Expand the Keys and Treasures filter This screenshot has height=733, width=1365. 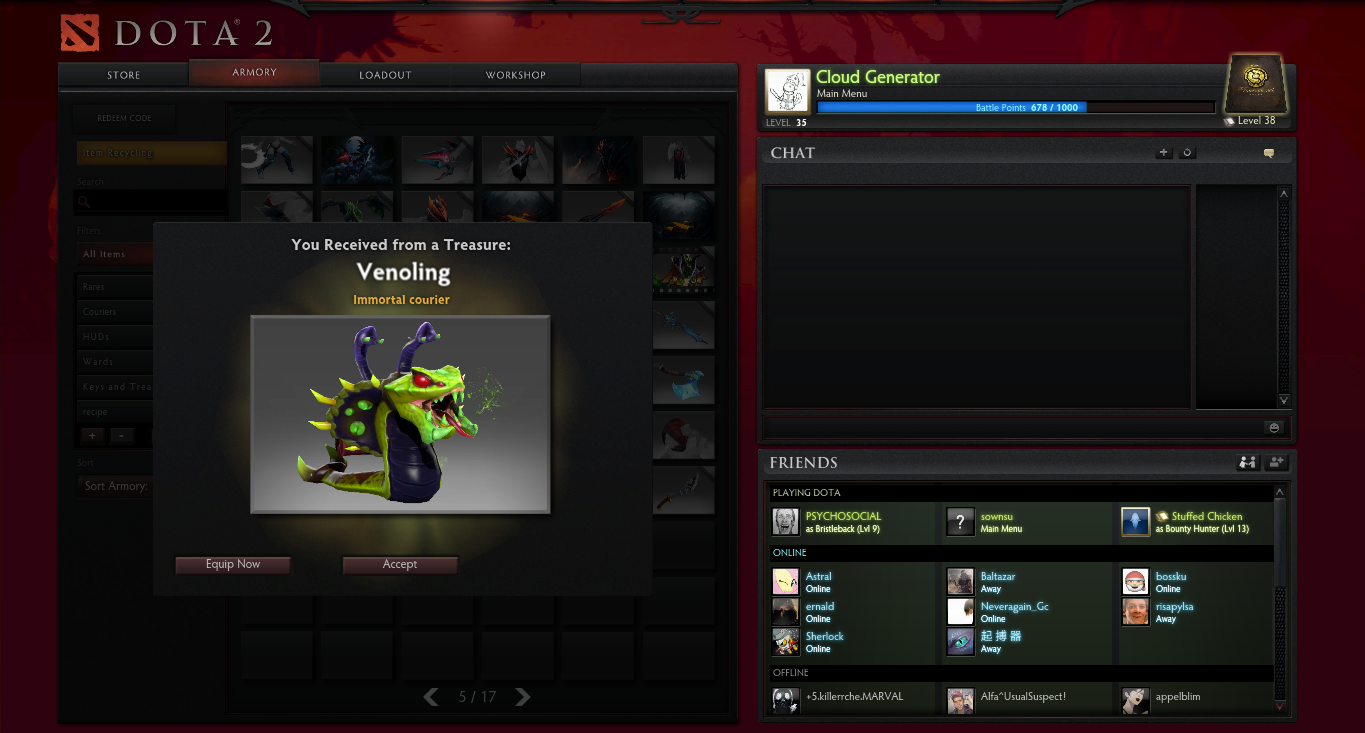tap(113, 386)
